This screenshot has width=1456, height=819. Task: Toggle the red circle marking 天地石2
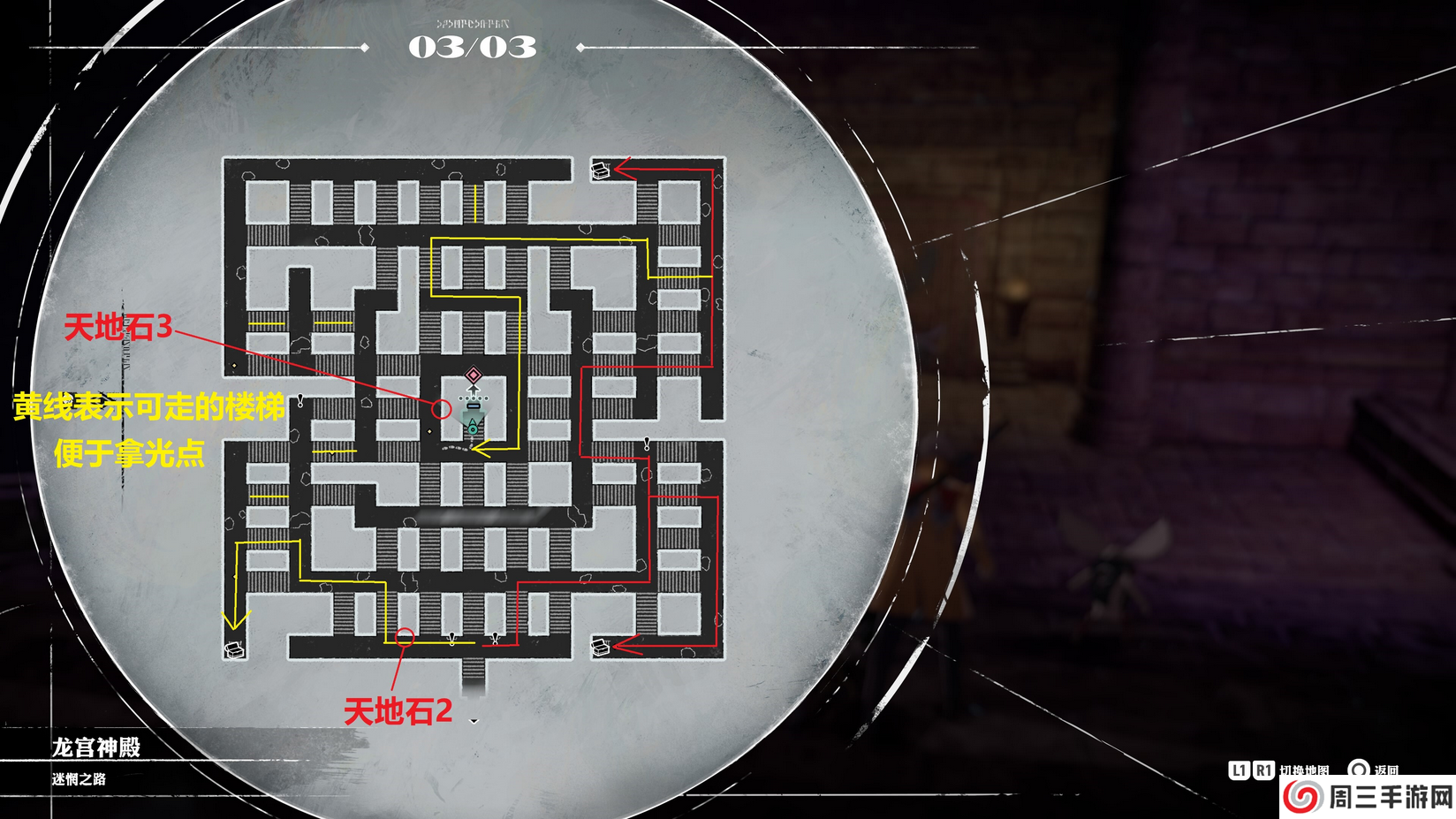tap(406, 635)
